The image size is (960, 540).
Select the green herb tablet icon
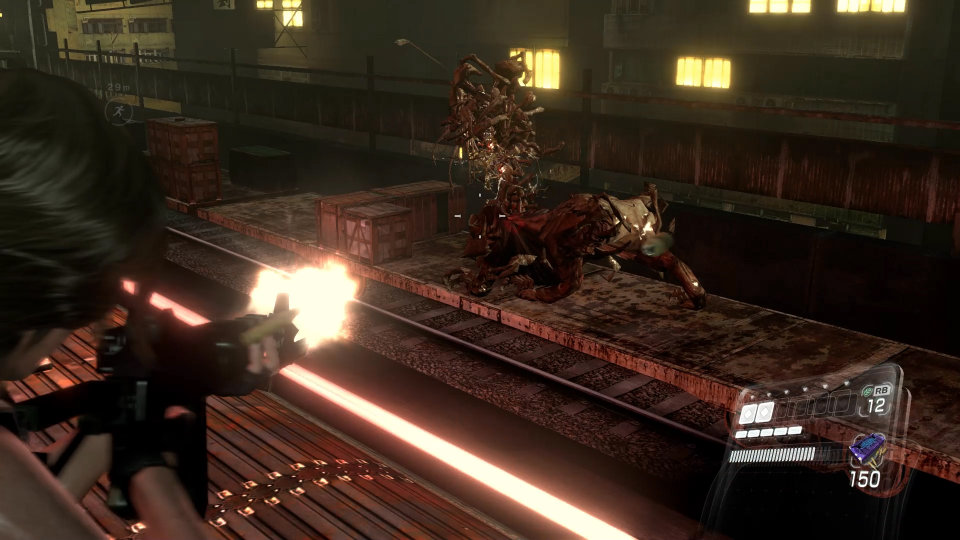866,391
